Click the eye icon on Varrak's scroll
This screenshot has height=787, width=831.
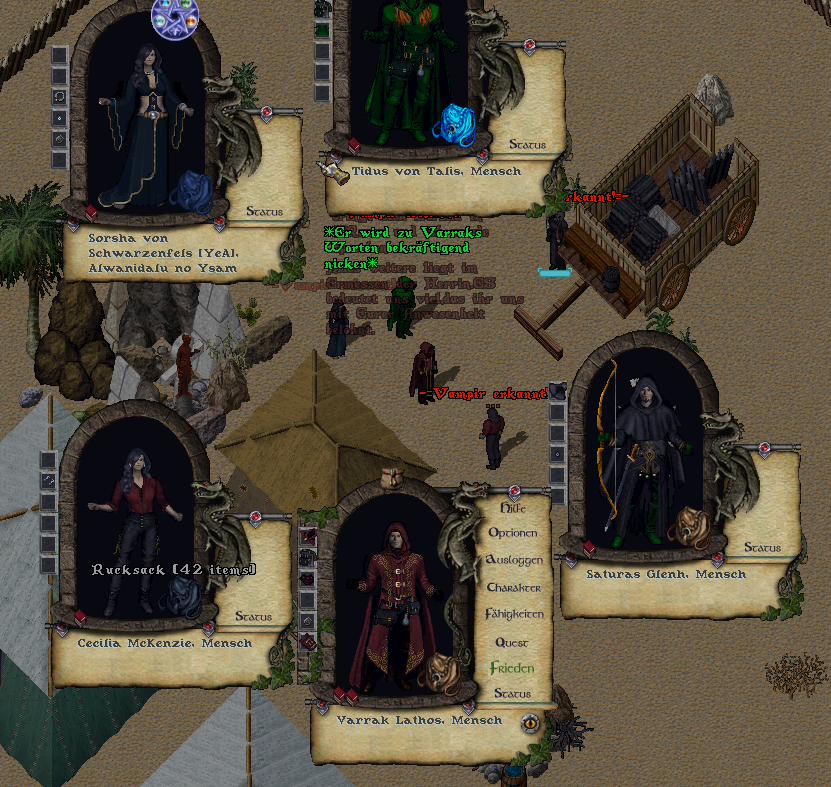click(x=530, y=723)
